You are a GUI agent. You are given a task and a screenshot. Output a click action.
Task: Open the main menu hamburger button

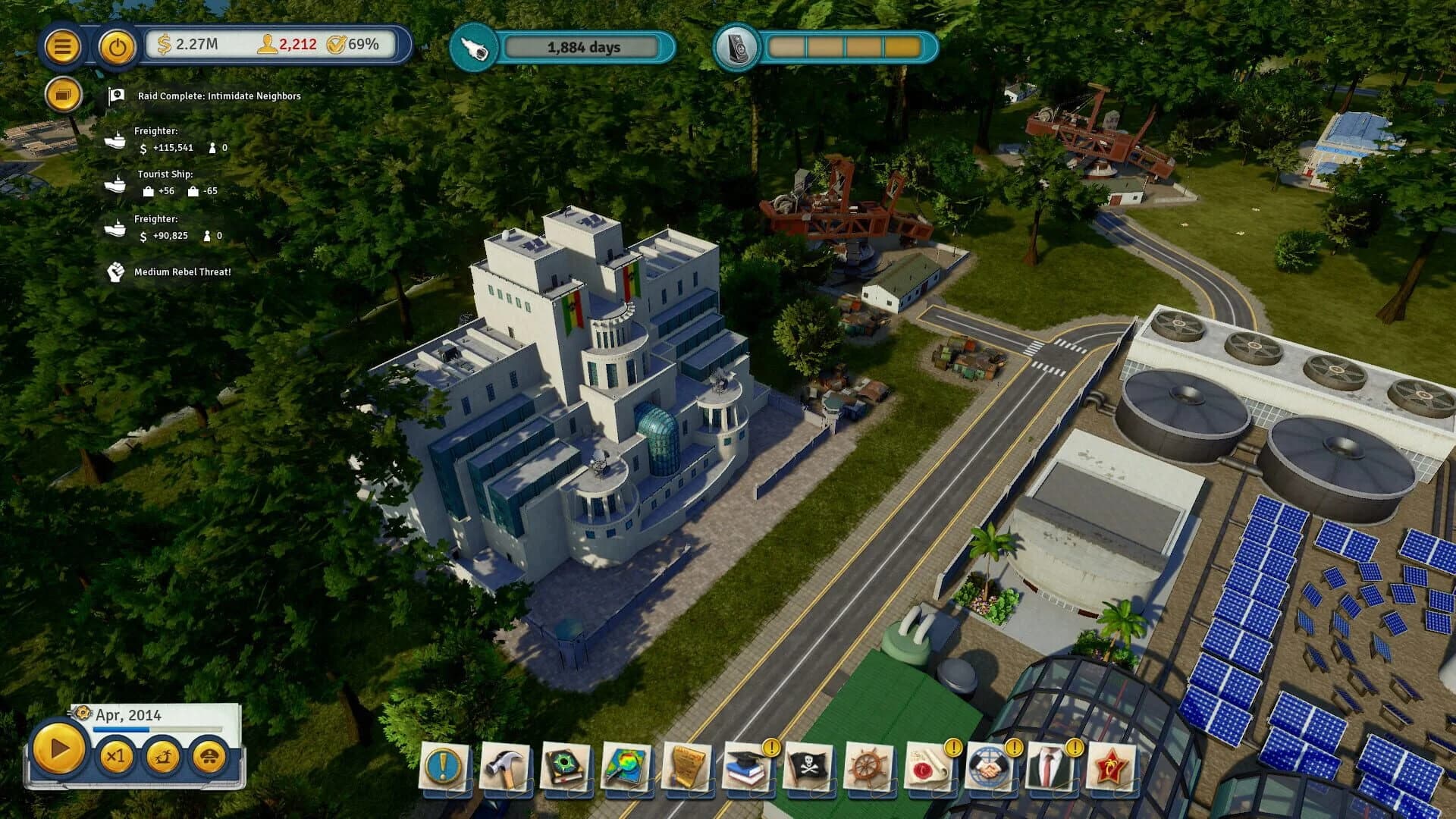[63, 46]
